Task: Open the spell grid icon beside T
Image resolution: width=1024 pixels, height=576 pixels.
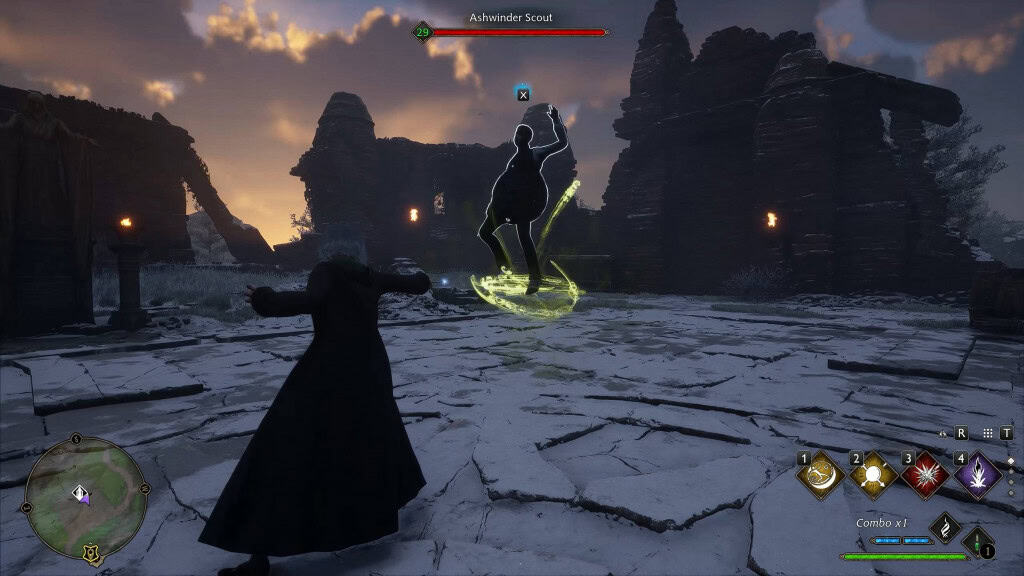Action: pyautogui.click(x=988, y=433)
